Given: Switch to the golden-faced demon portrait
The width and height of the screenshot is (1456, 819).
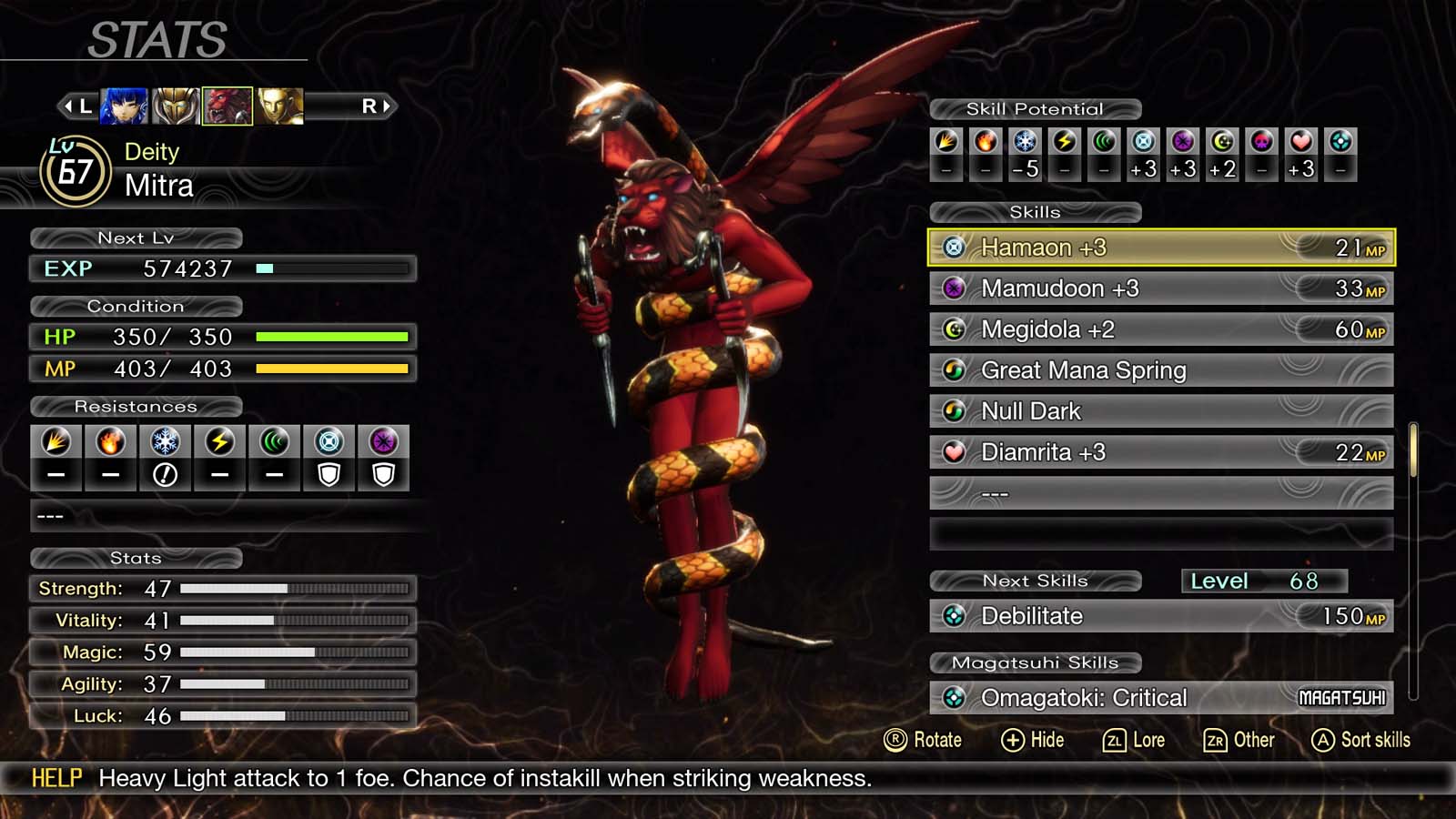Looking at the screenshot, I should click(279, 106).
